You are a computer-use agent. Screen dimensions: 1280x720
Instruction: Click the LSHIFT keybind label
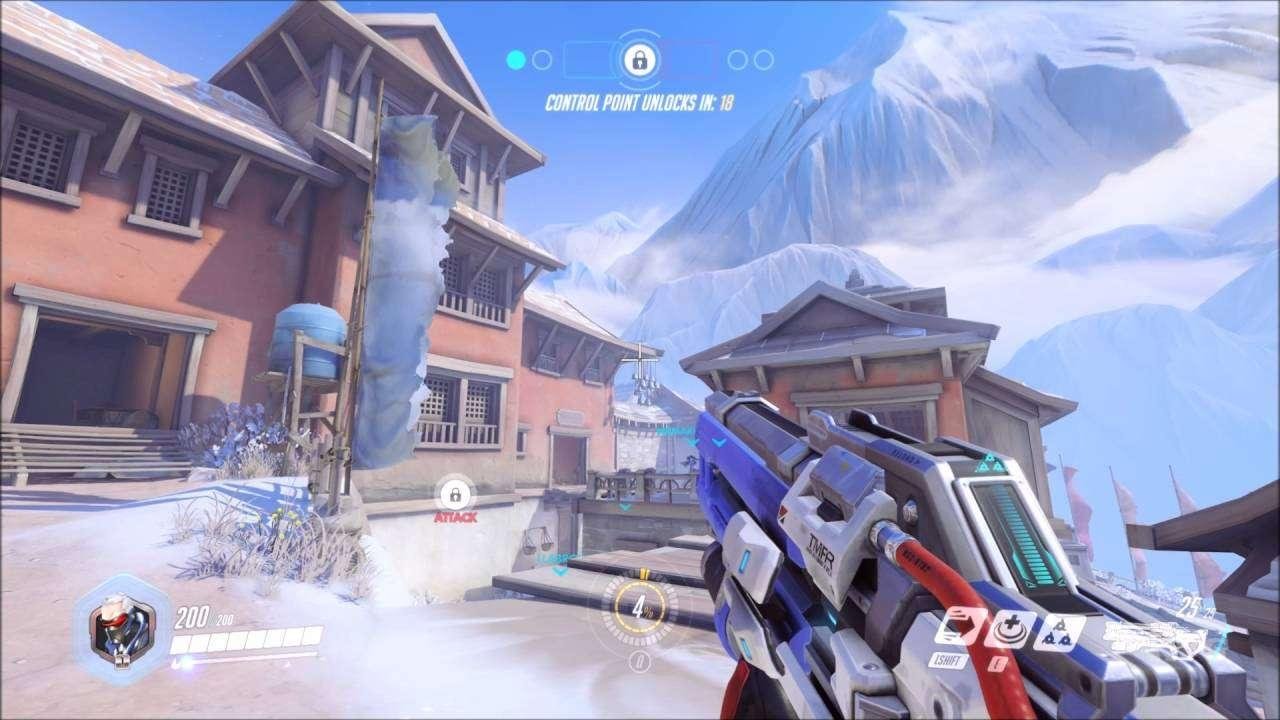tap(948, 658)
